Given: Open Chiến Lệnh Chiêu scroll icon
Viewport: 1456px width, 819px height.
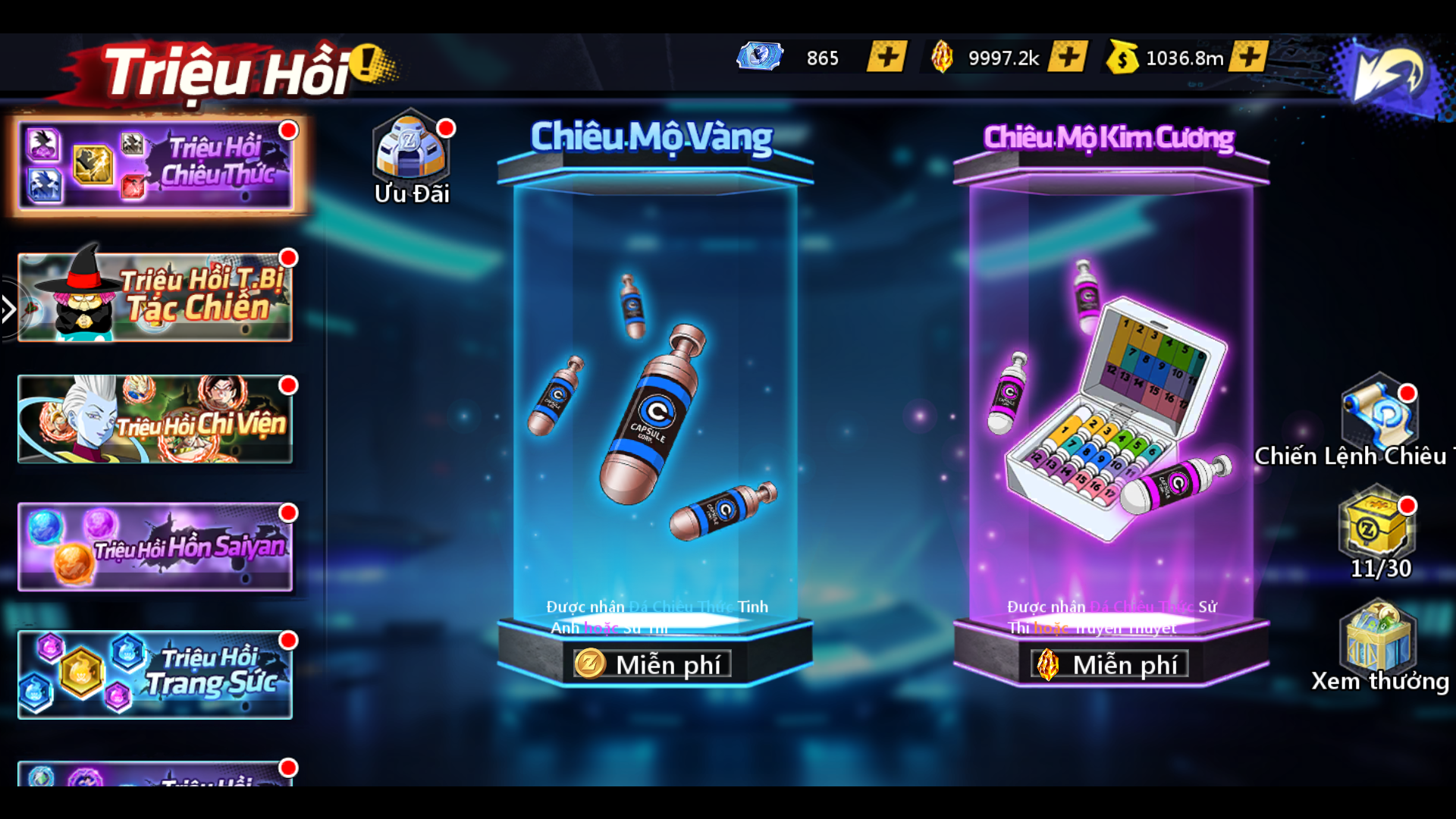Looking at the screenshot, I should point(1379,415).
